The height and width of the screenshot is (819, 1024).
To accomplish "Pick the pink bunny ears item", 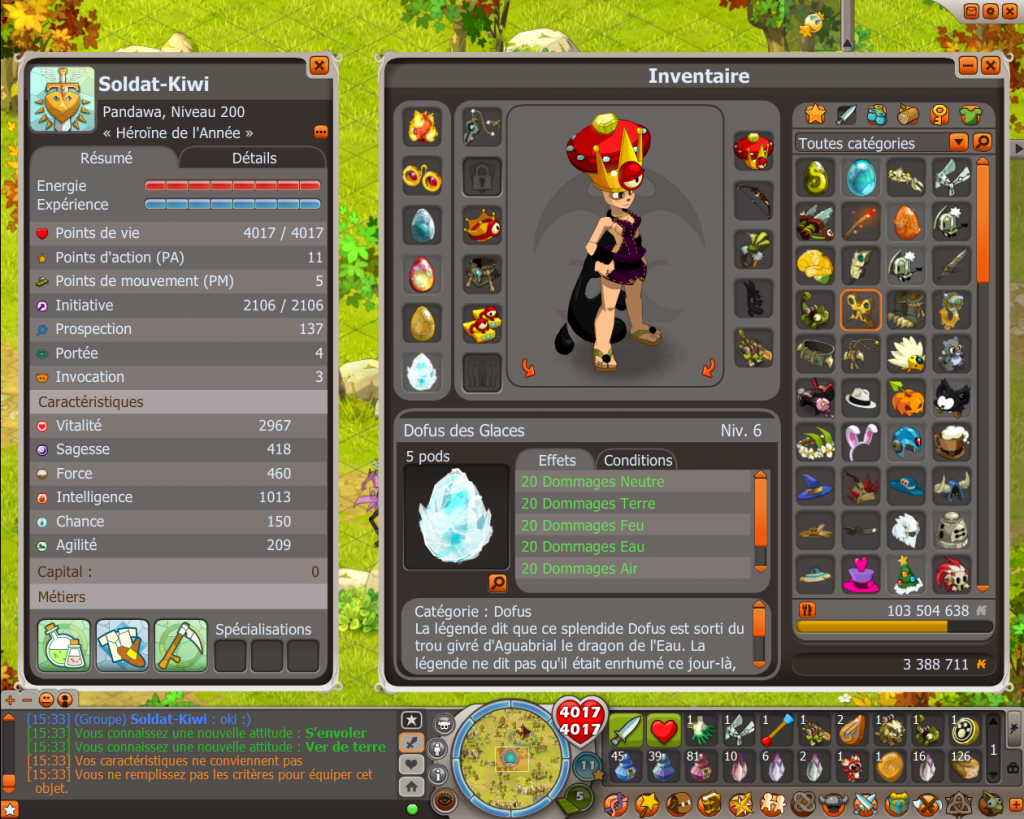I will pos(860,441).
